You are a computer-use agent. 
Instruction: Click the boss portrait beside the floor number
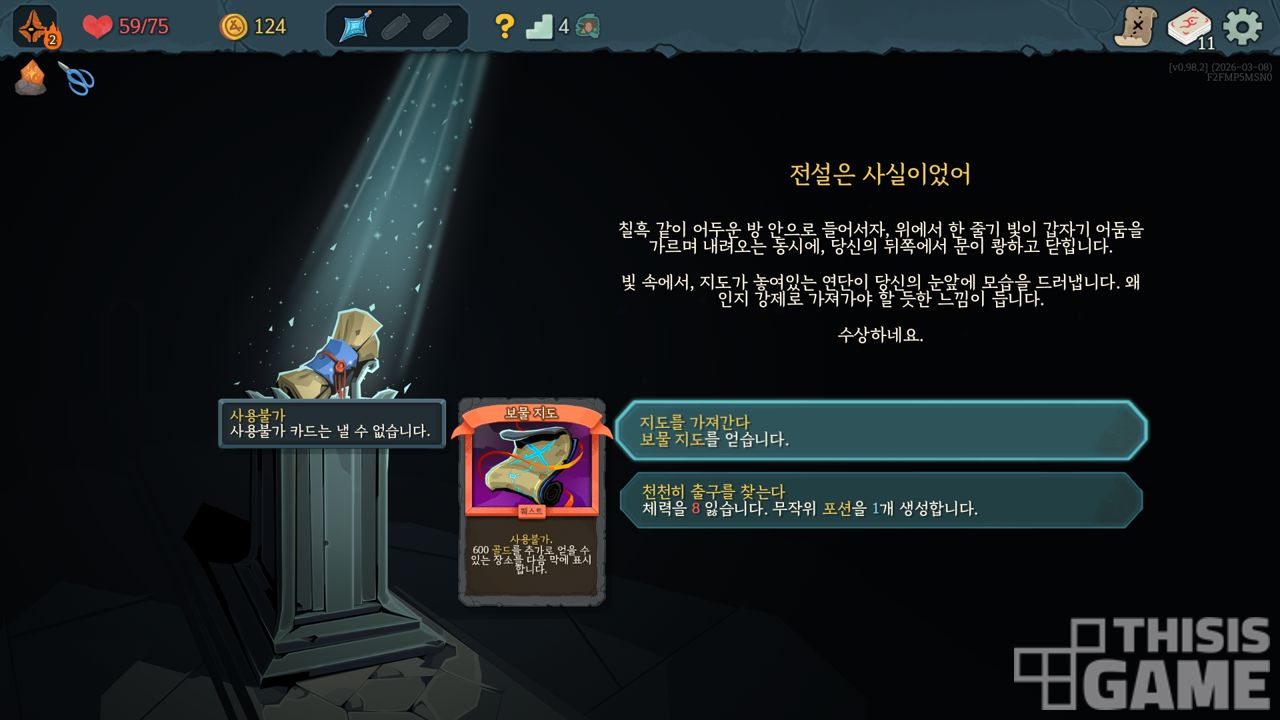588,27
